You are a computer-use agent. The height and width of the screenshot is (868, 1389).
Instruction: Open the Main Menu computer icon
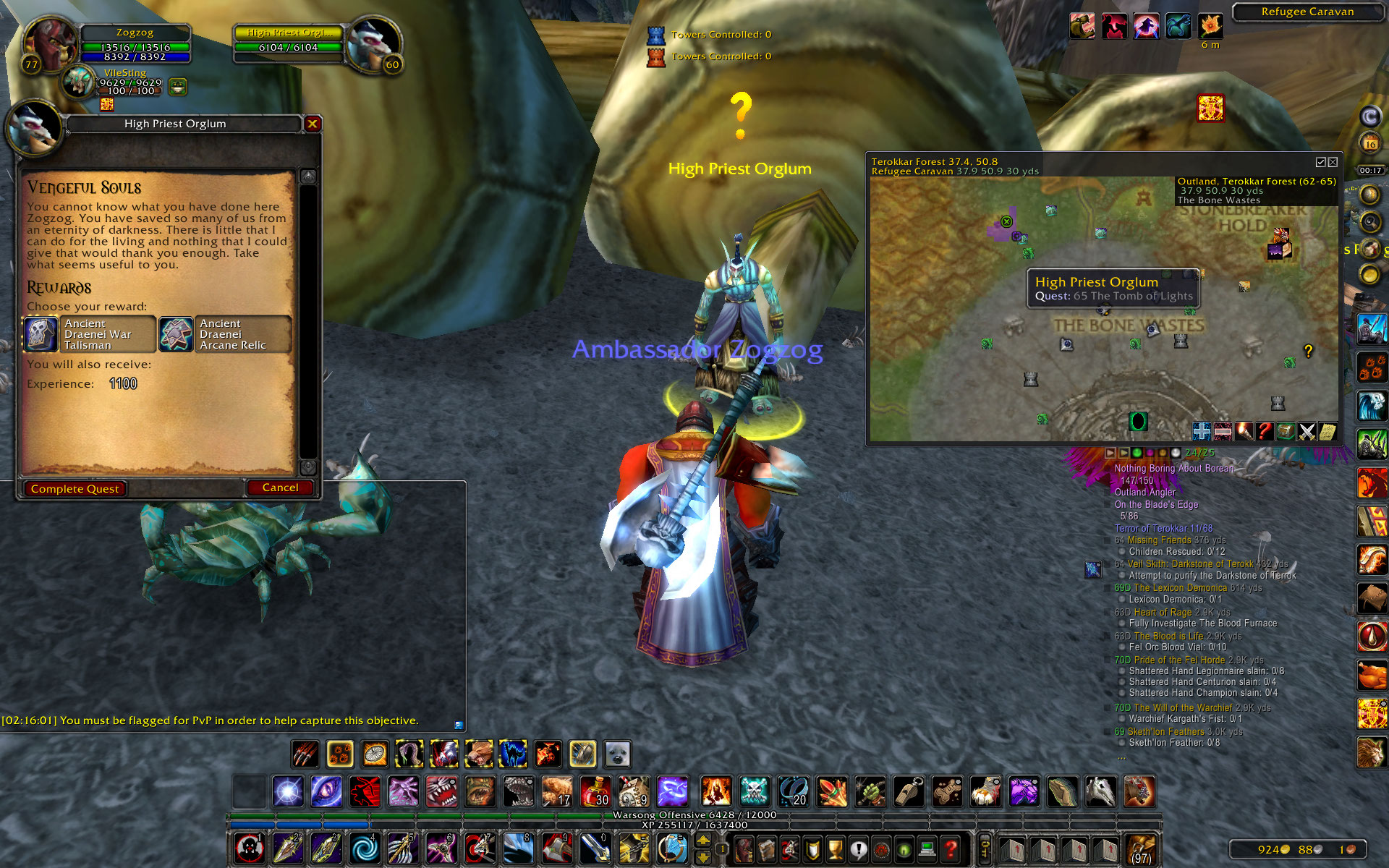(x=927, y=848)
